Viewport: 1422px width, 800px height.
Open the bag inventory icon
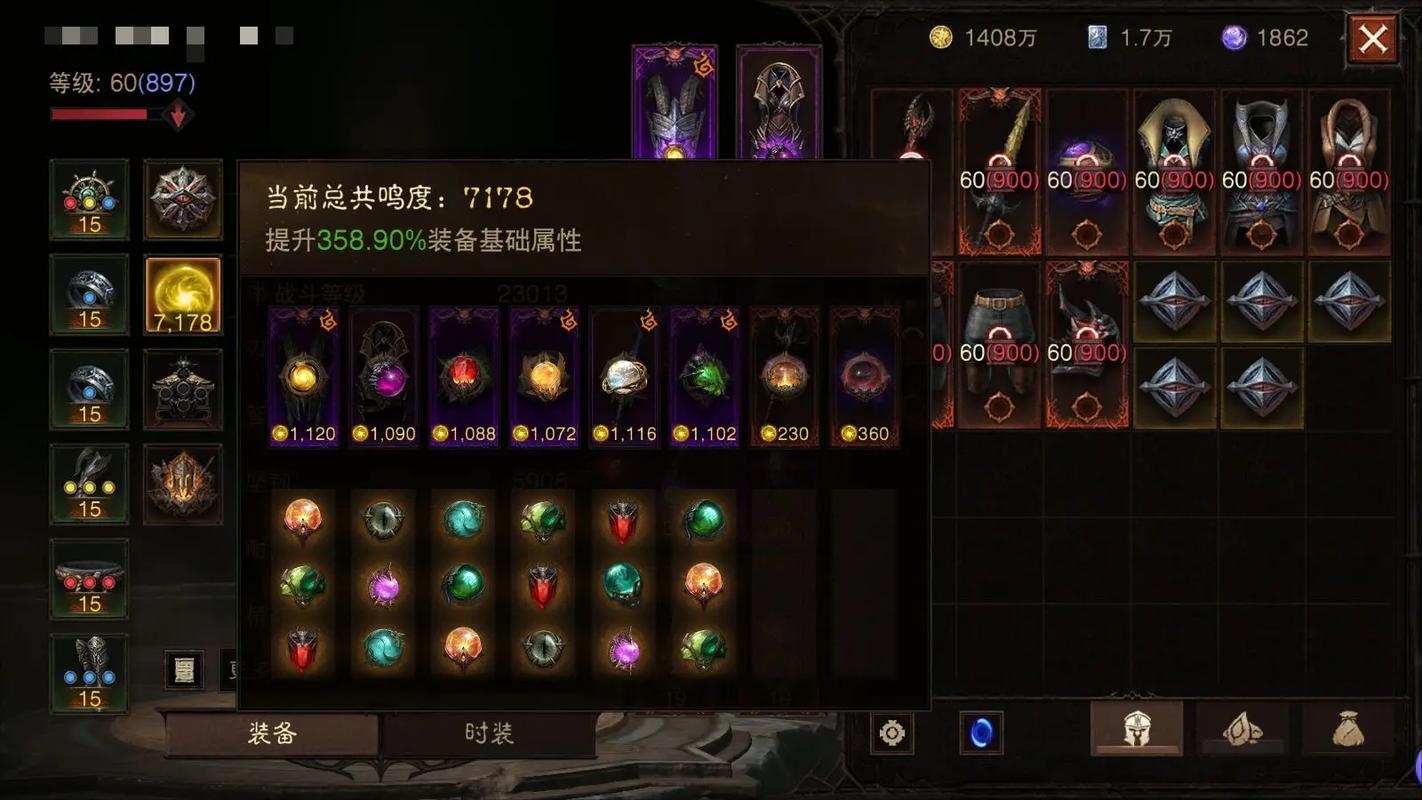pyautogui.click(x=1356, y=730)
